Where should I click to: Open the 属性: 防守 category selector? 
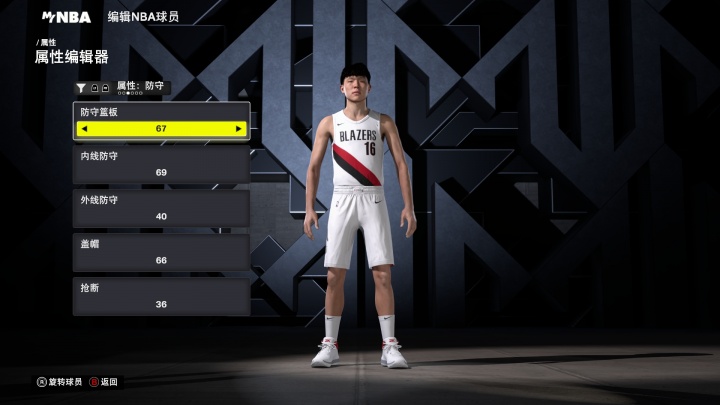(x=140, y=87)
